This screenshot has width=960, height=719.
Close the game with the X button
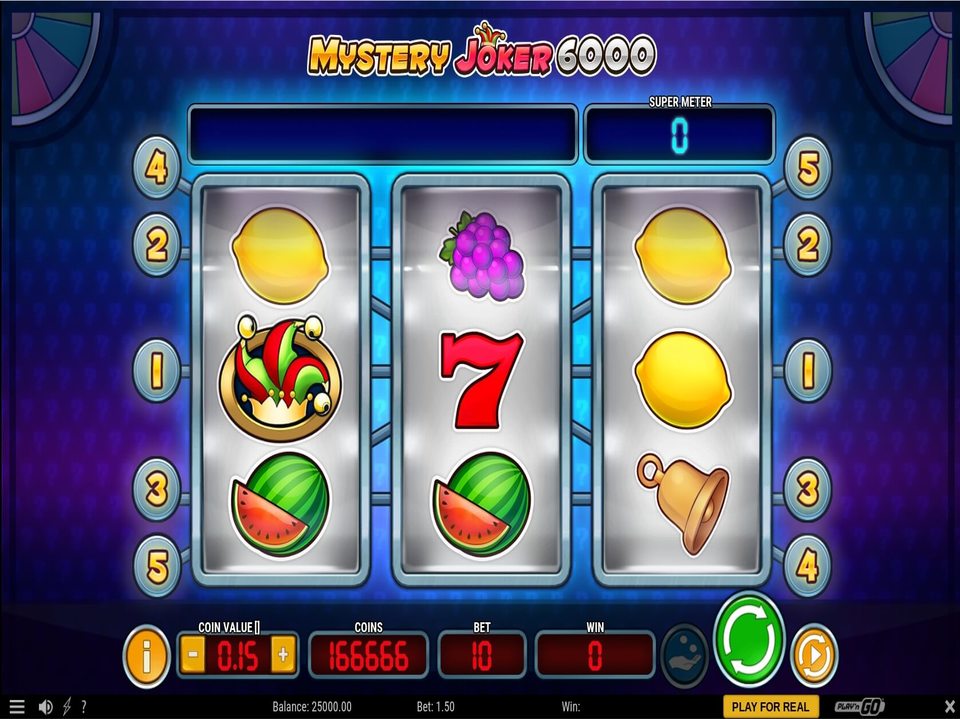pos(949,706)
